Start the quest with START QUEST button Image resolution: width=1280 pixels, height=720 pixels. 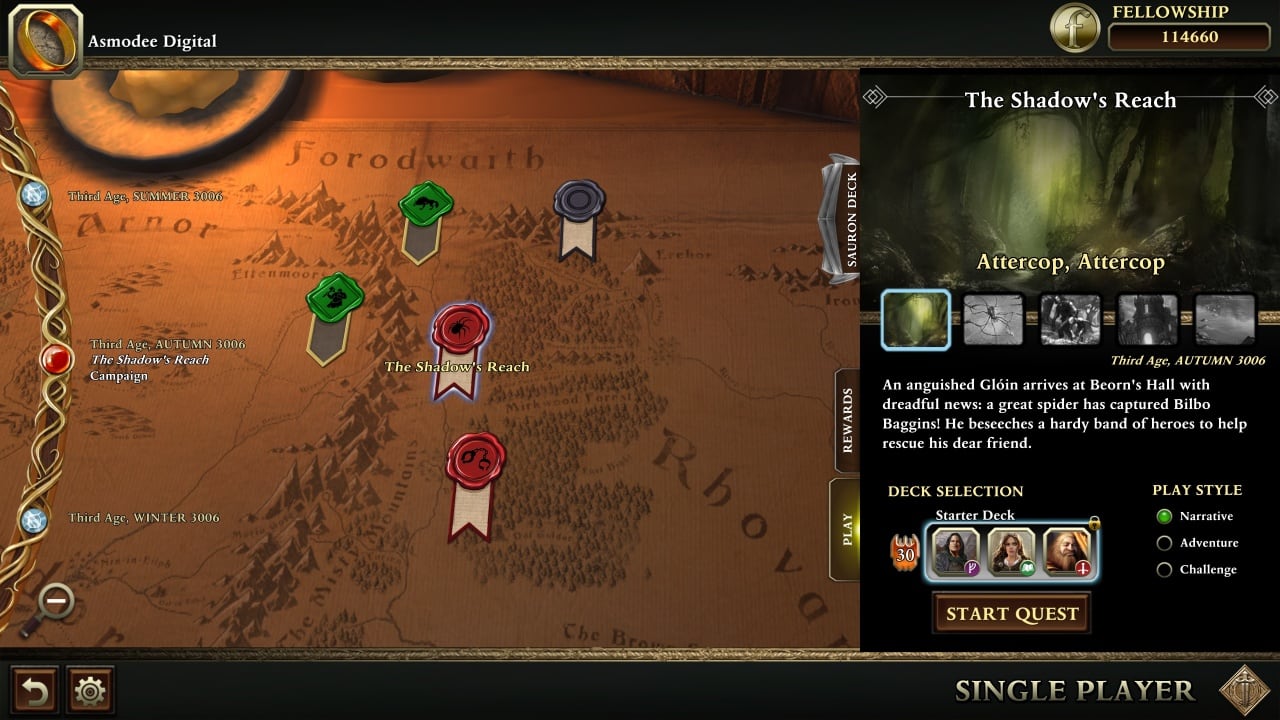pyautogui.click(x=1011, y=613)
